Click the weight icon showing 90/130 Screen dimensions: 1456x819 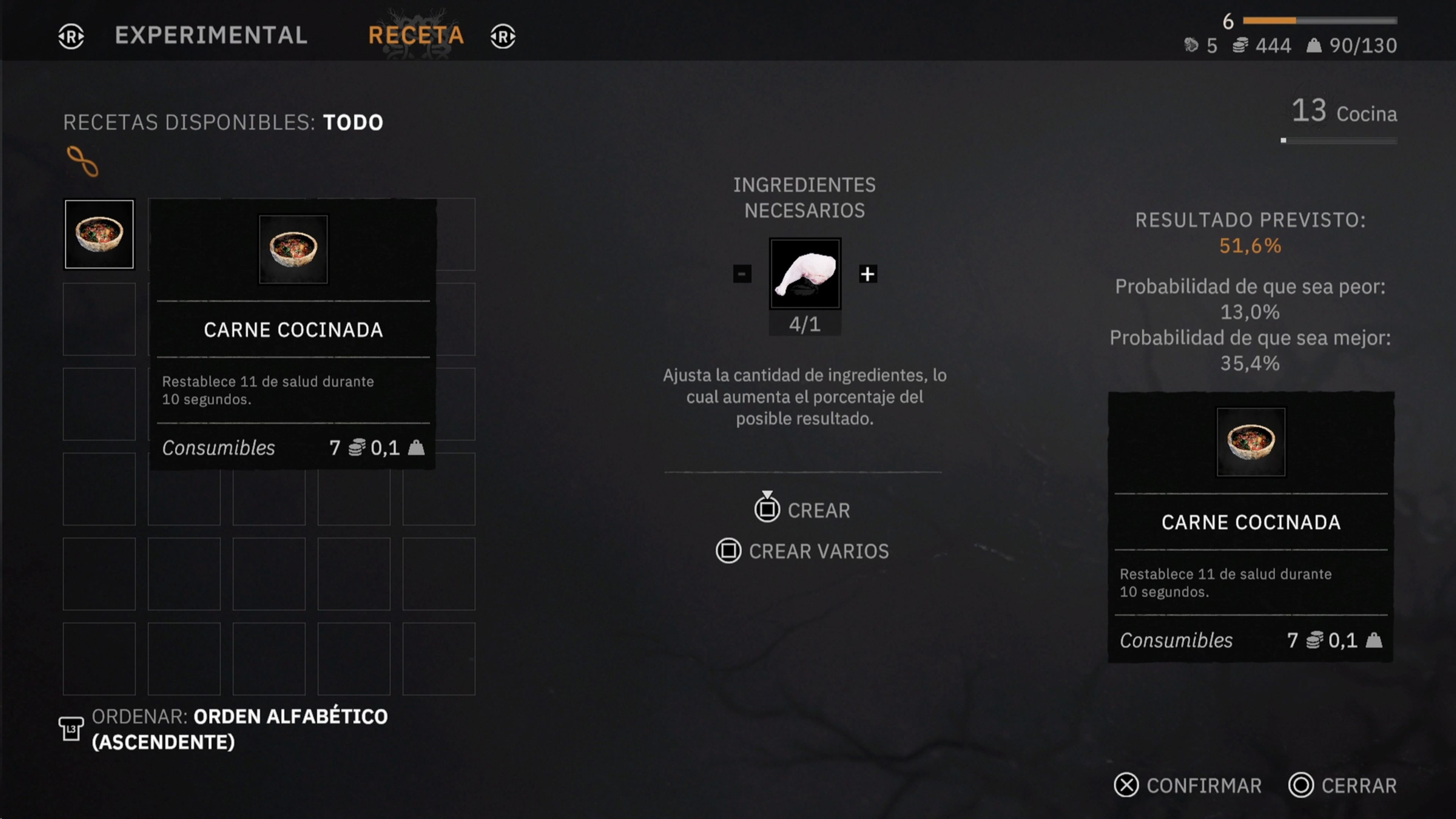[x=1315, y=46]
